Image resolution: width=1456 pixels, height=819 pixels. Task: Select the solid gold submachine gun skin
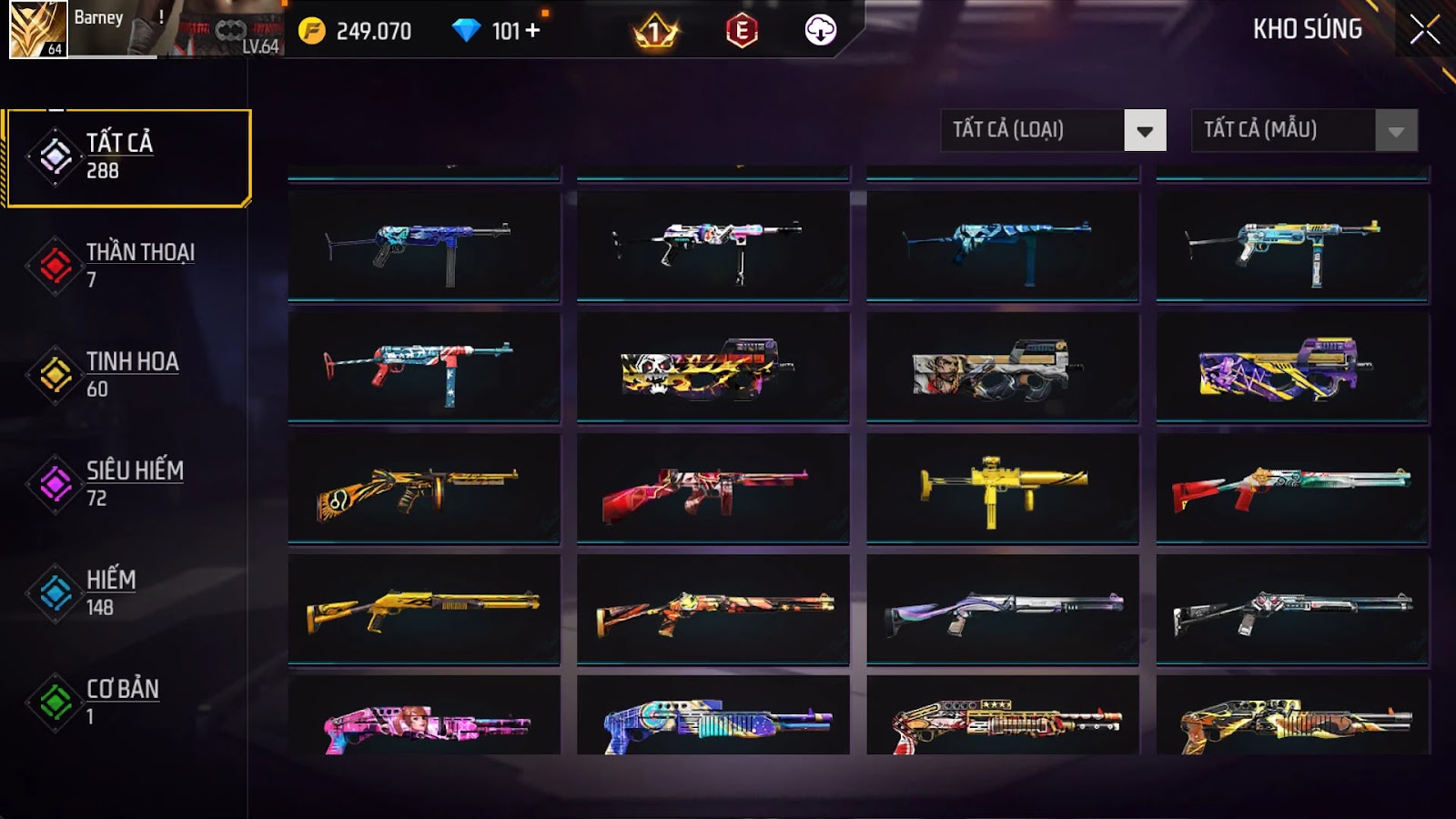[x=1003, y=489]
